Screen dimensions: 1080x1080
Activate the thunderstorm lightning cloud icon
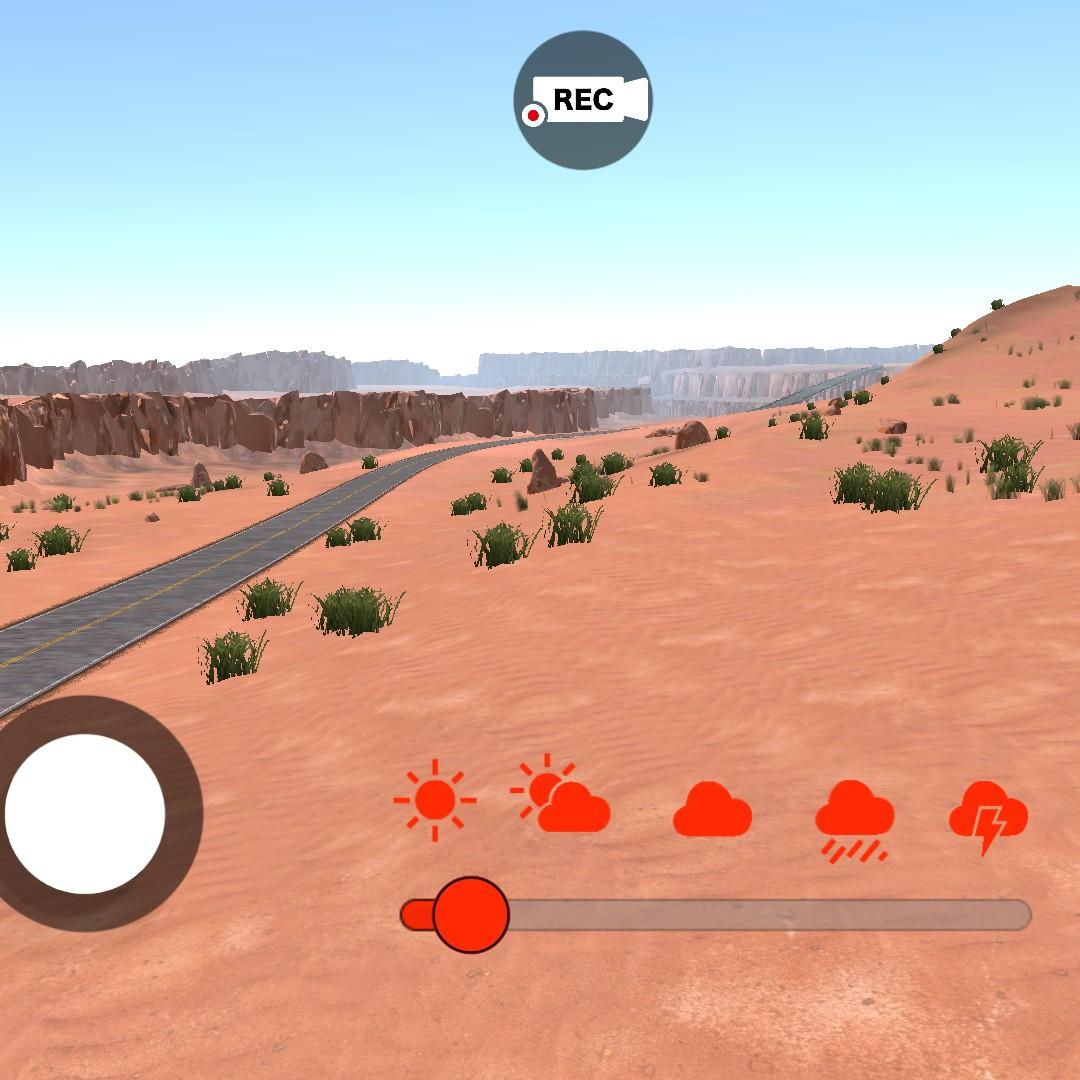pos(988,816)
